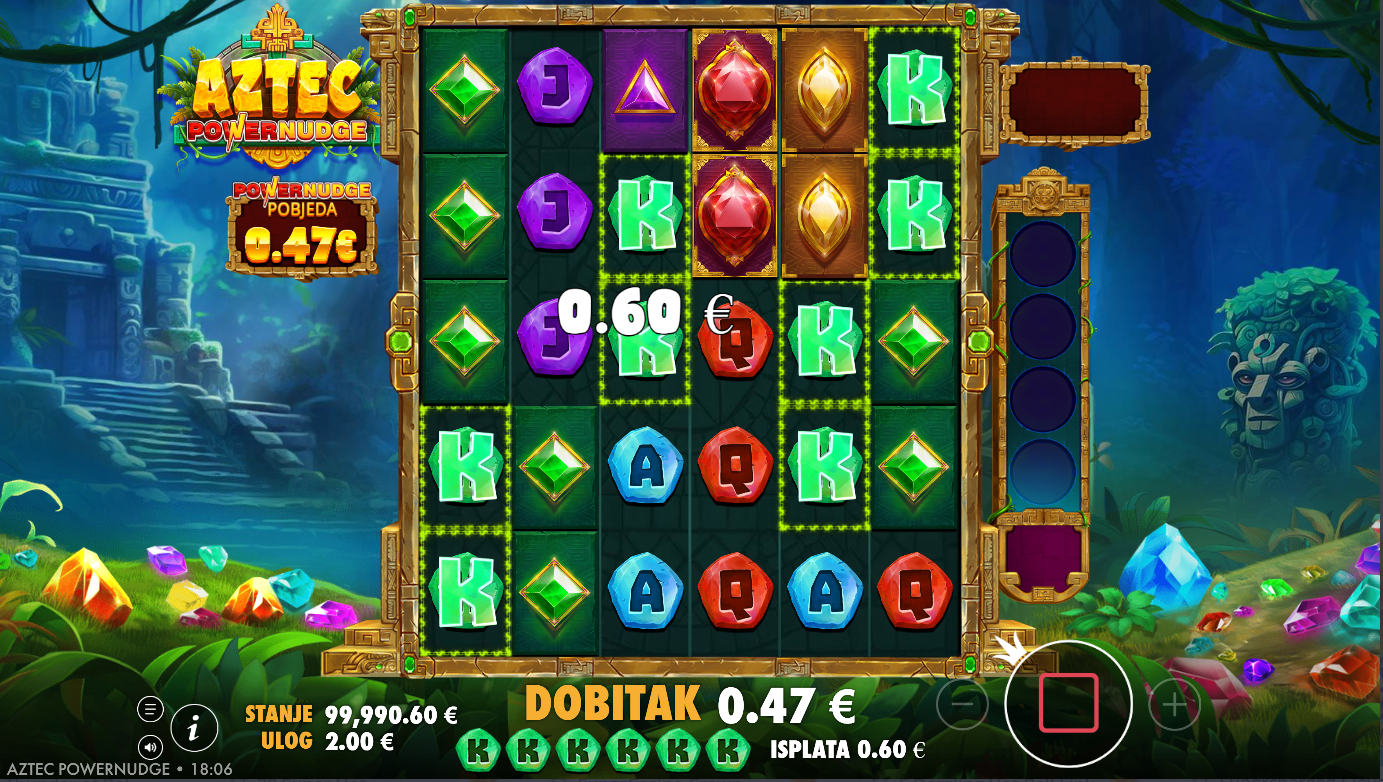This screenshot has width=1383, height=782.
Task: Stop the spin with the red square button
Action: [x=1068, y=703]
